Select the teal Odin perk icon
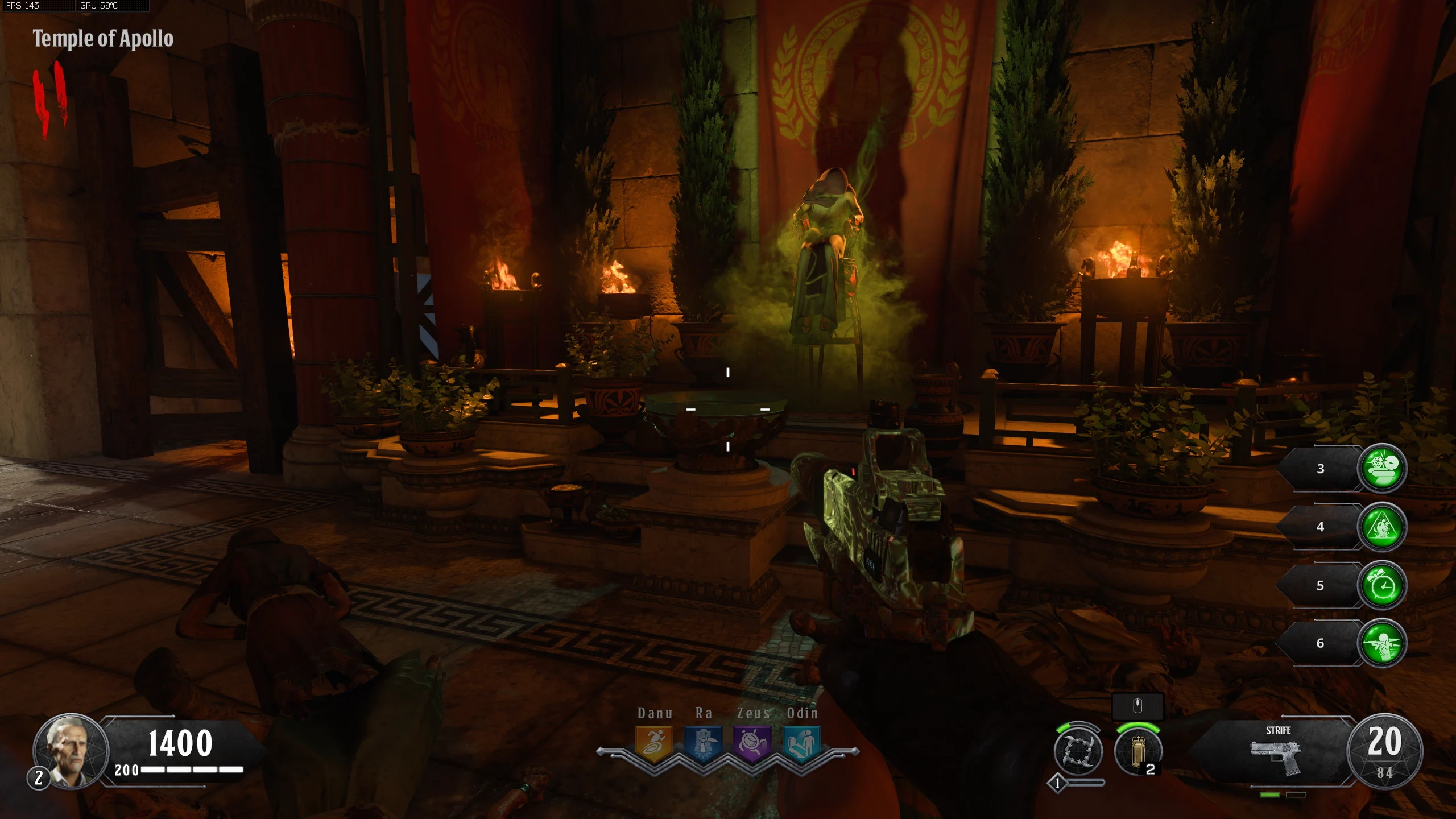This screenshot has width=1456, height=819. coord(801,742)
